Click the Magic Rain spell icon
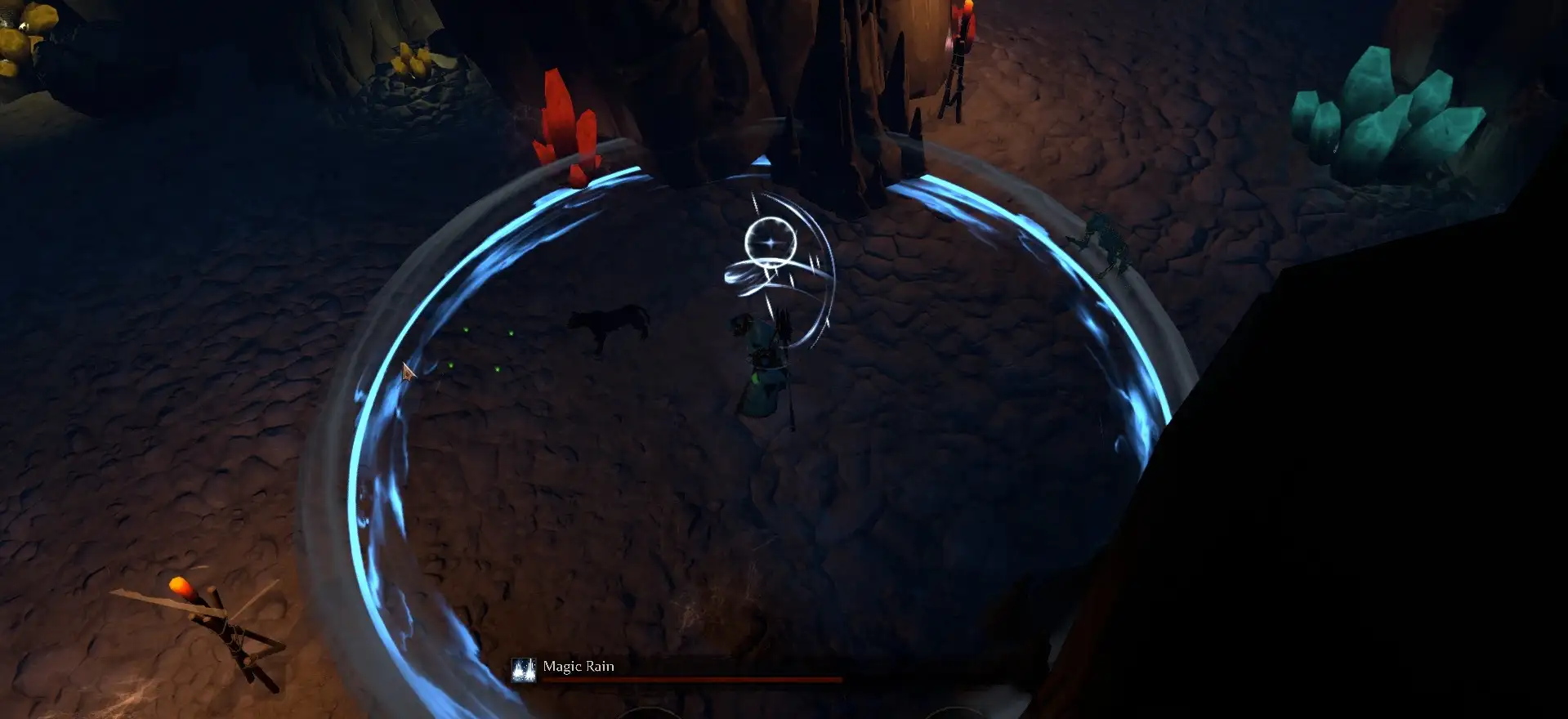This screenshot has height=719, width=1568. coord(523,670)
